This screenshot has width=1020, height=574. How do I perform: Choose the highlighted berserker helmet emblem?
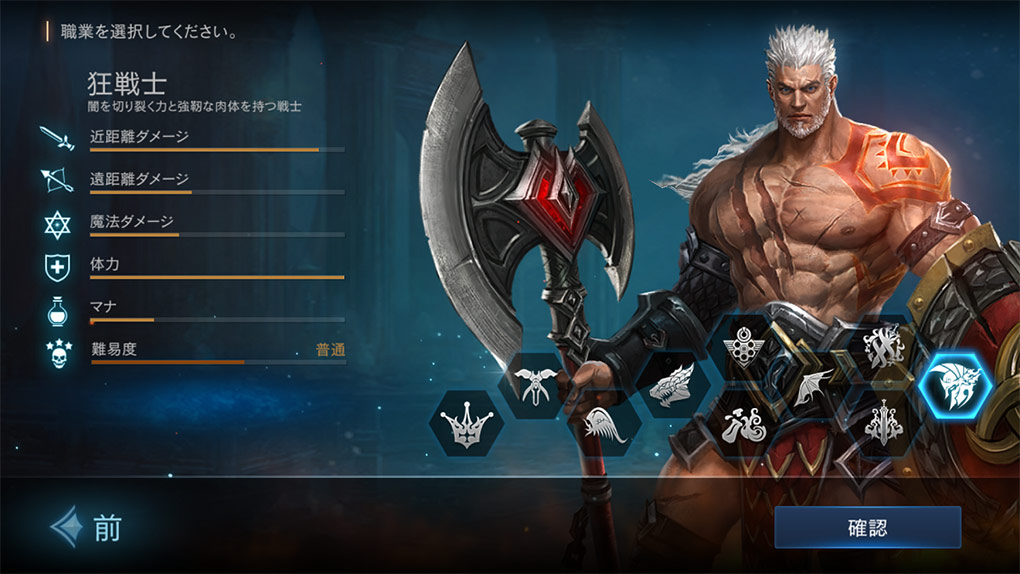[x=954, y=386]
